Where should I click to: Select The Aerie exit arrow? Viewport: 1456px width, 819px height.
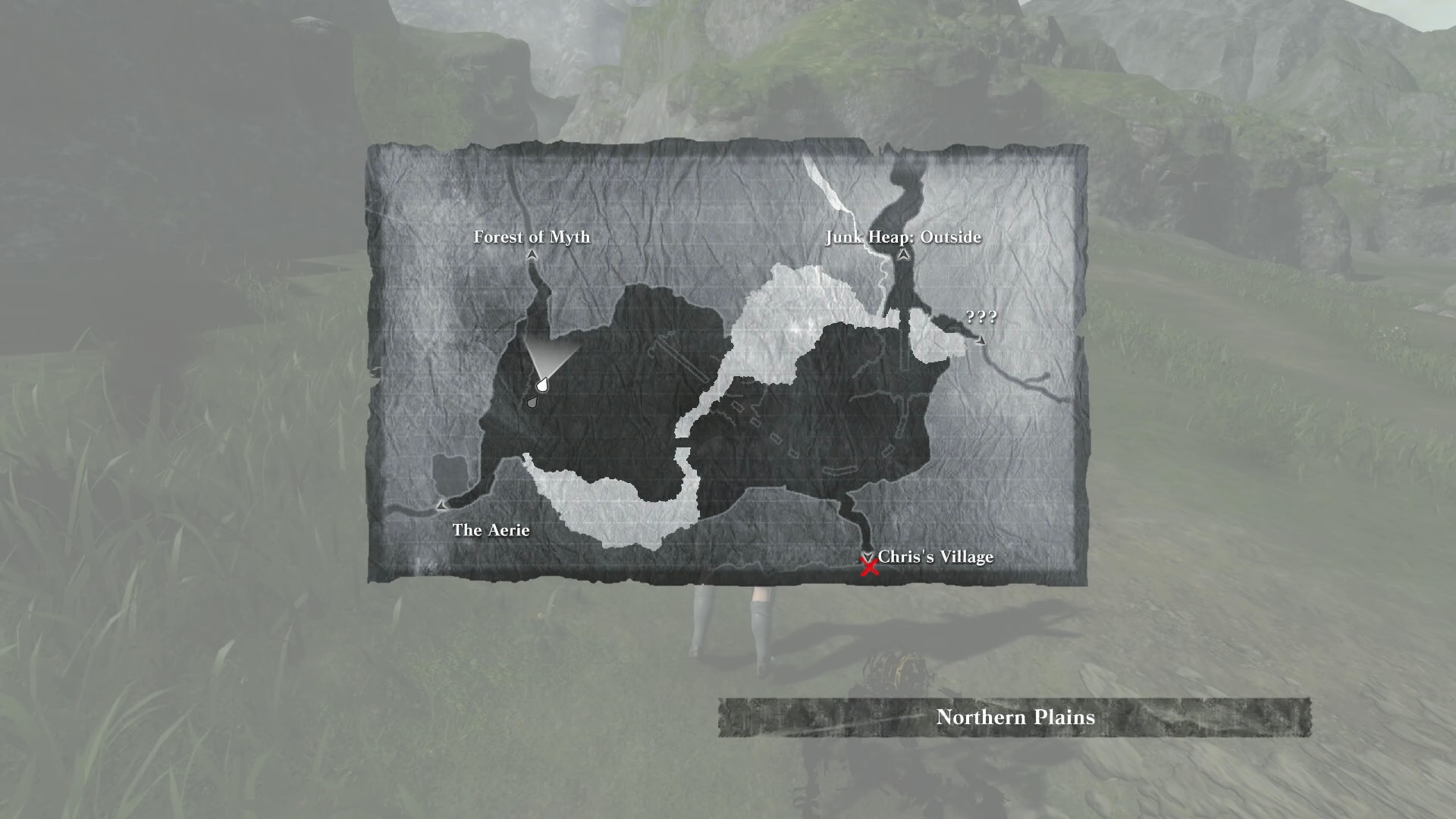click(441, 504)
